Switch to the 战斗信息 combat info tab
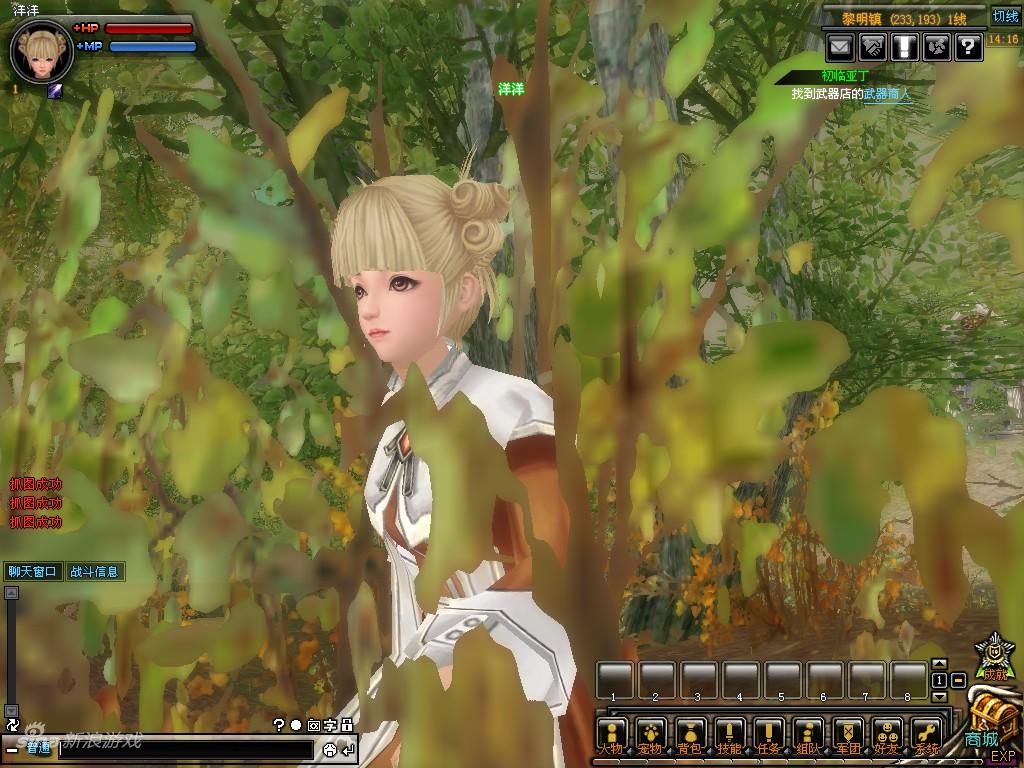This screenshot has width=1024, height=768. [x=94, y=572]
